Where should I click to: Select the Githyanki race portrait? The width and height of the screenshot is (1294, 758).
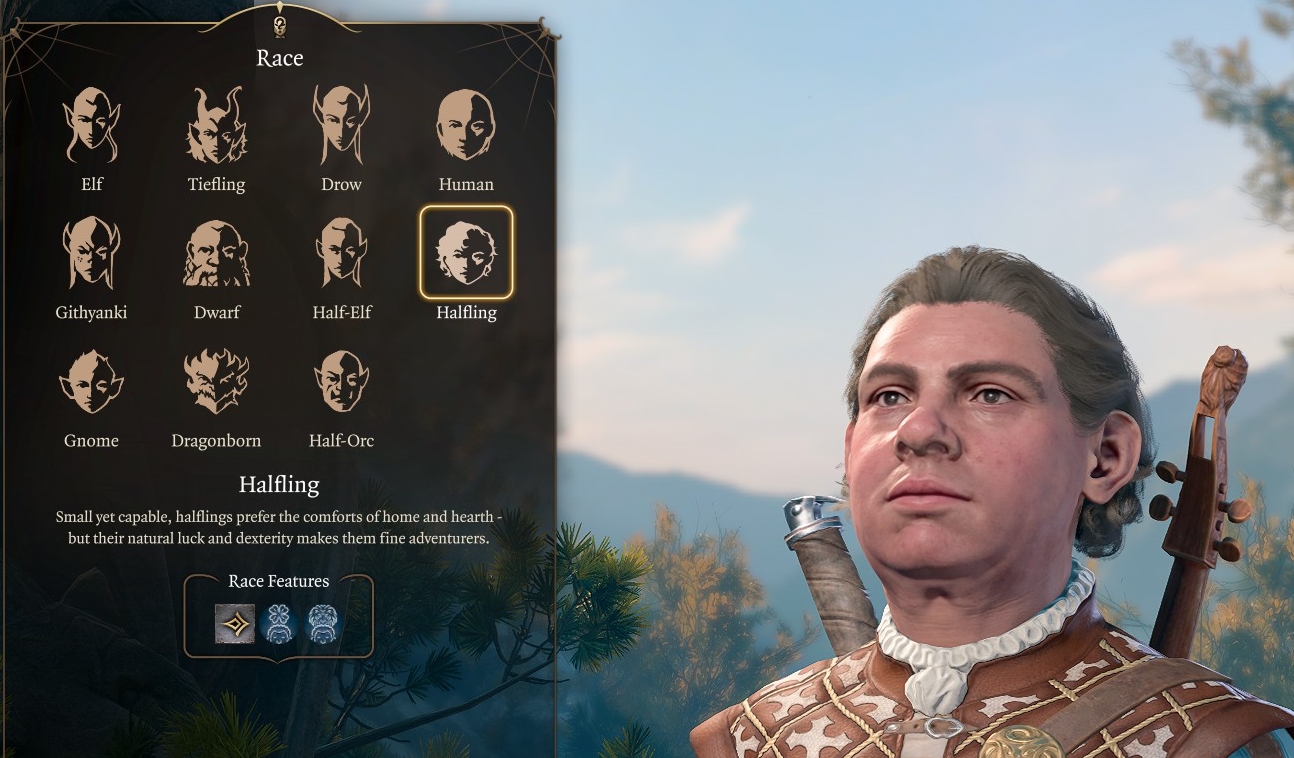pyautogui.click(x=91, y=250)
